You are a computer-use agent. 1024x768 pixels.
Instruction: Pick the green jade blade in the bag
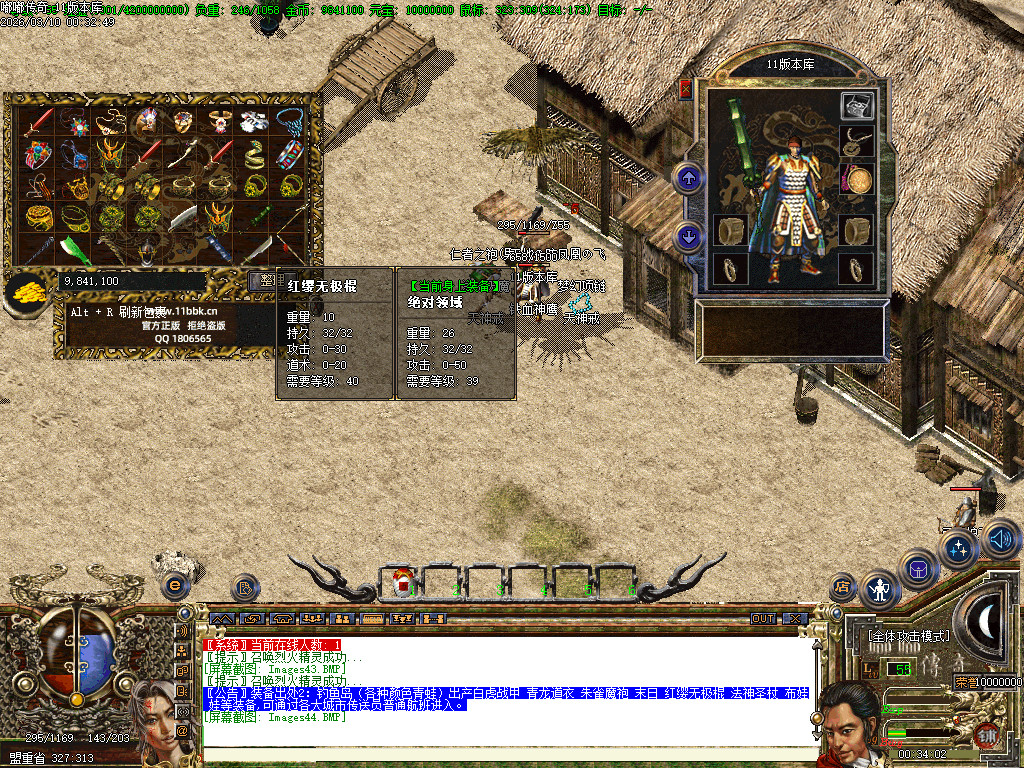point(75,250)
